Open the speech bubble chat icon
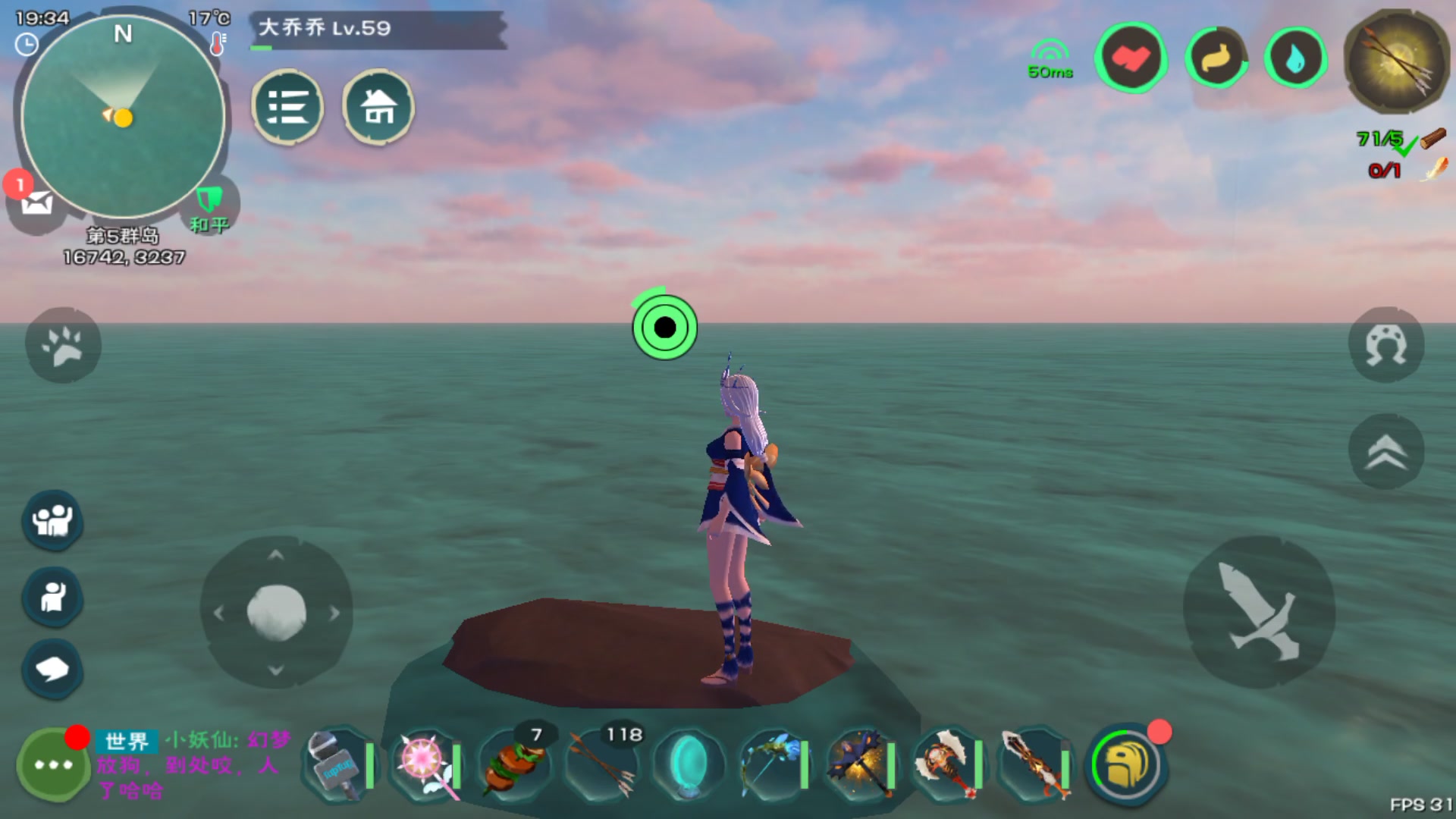This screenshot has width=1456, height=819. pyautogui.click(x=52, y=669)
